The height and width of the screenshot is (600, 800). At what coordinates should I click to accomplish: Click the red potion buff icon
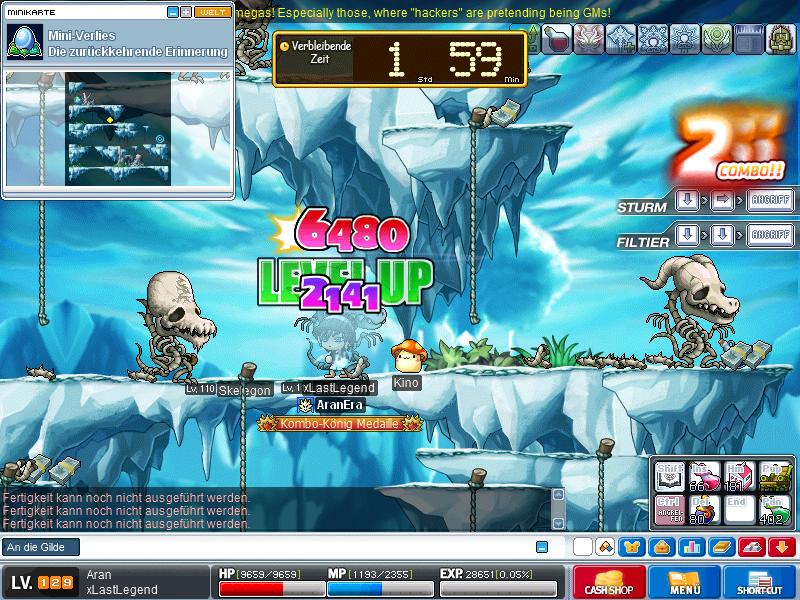(556, 39)
